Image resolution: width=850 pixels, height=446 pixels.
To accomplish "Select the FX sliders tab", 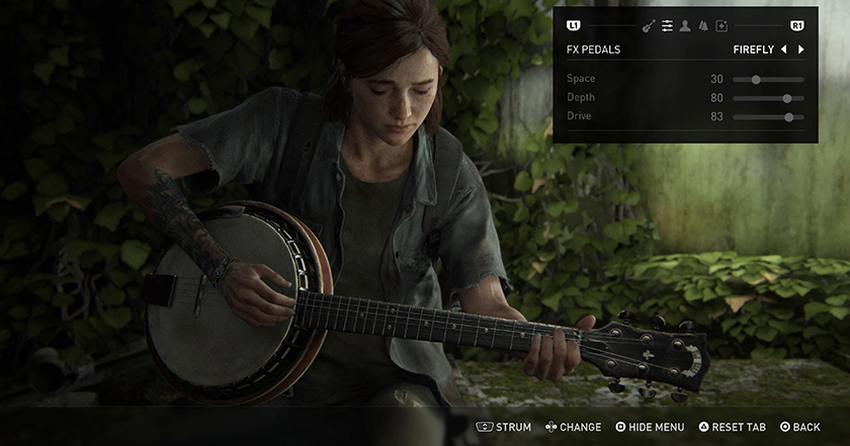I will 667,25.
